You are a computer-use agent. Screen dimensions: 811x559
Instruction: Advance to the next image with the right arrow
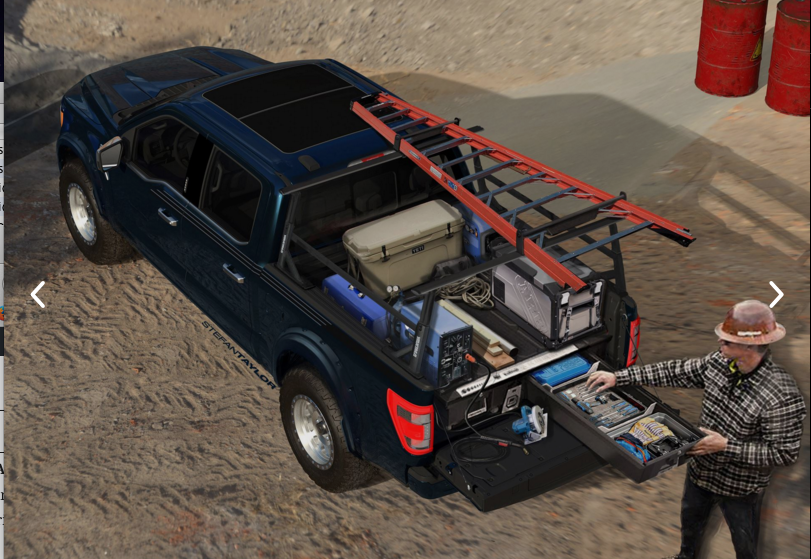pyautogui.click(x=775, y=295)
